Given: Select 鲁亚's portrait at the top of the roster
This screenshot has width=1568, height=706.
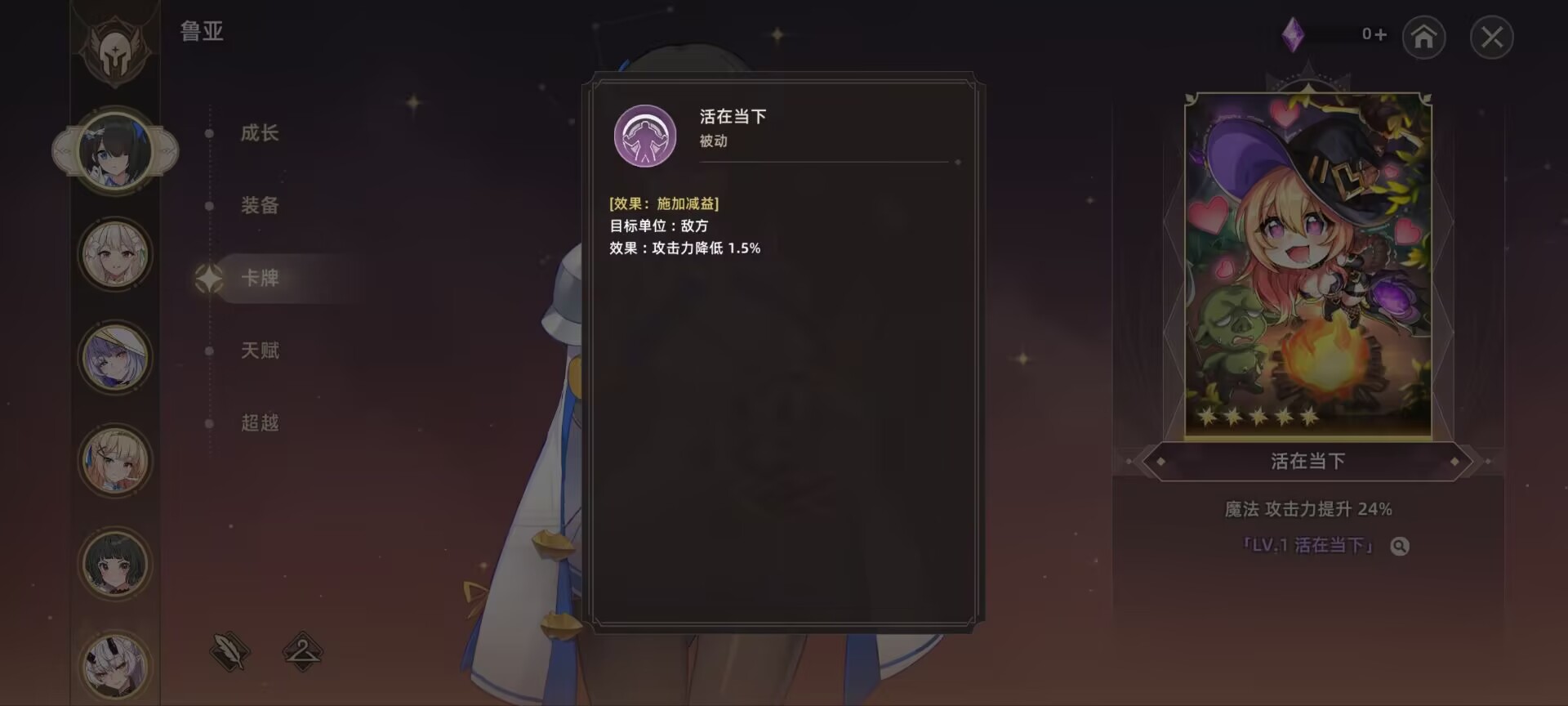Looking at the screenshot, I should (x=117, y=151).
